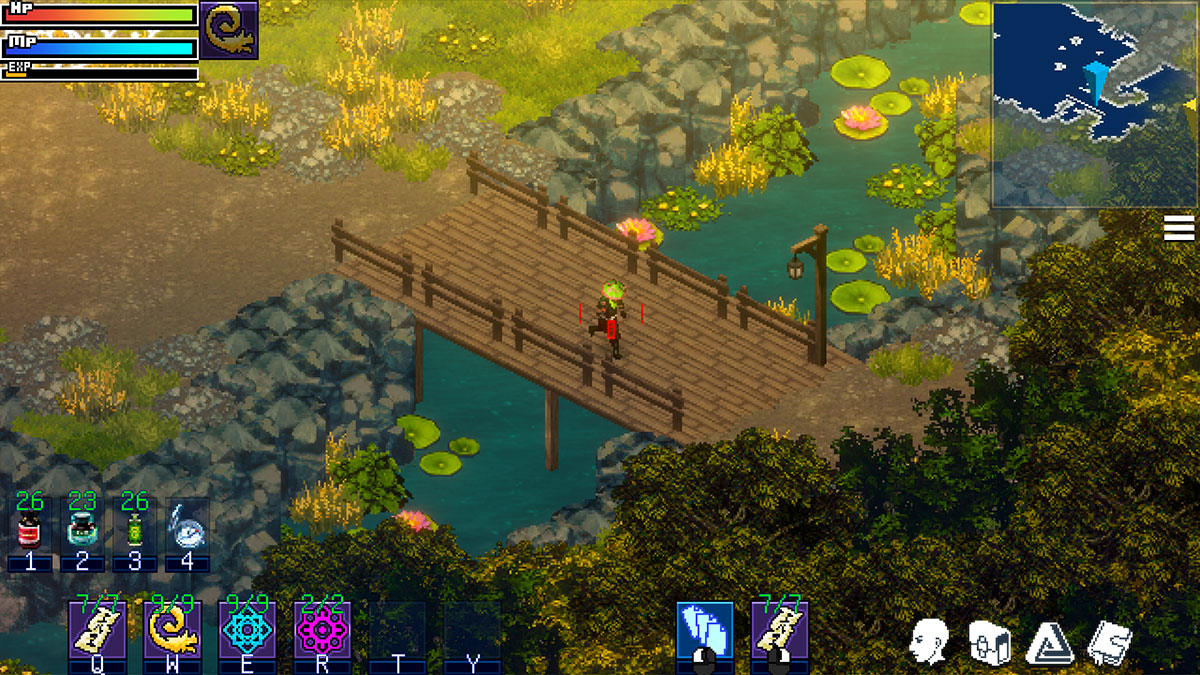This screenshot has height=675, width=1200.
Task: Use the teal potion in slot 2
Action: click(x=82, y=530)
